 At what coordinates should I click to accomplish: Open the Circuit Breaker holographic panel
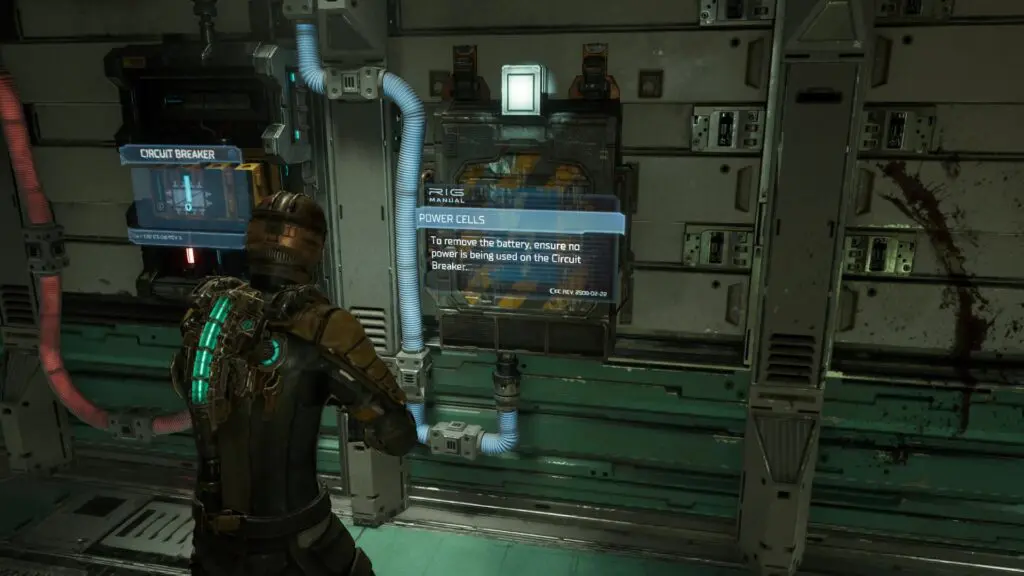point(185,193)
